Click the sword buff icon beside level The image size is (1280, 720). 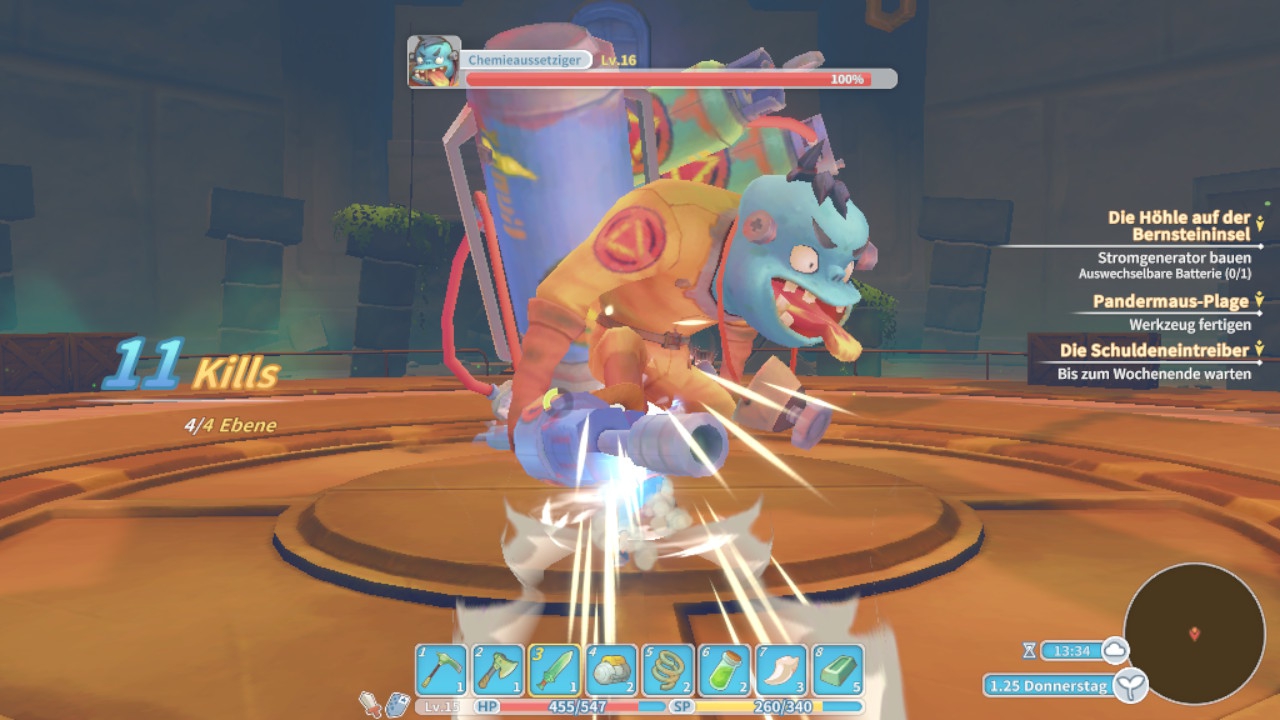[371, 705]
